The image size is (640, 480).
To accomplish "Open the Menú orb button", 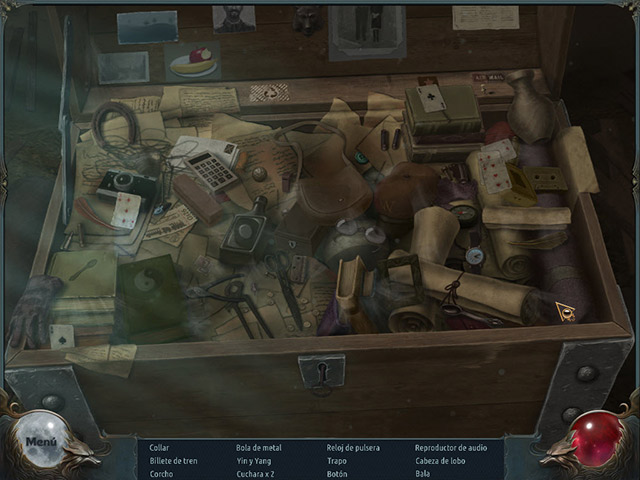I will pyautogui.click(x=42, y=440).
